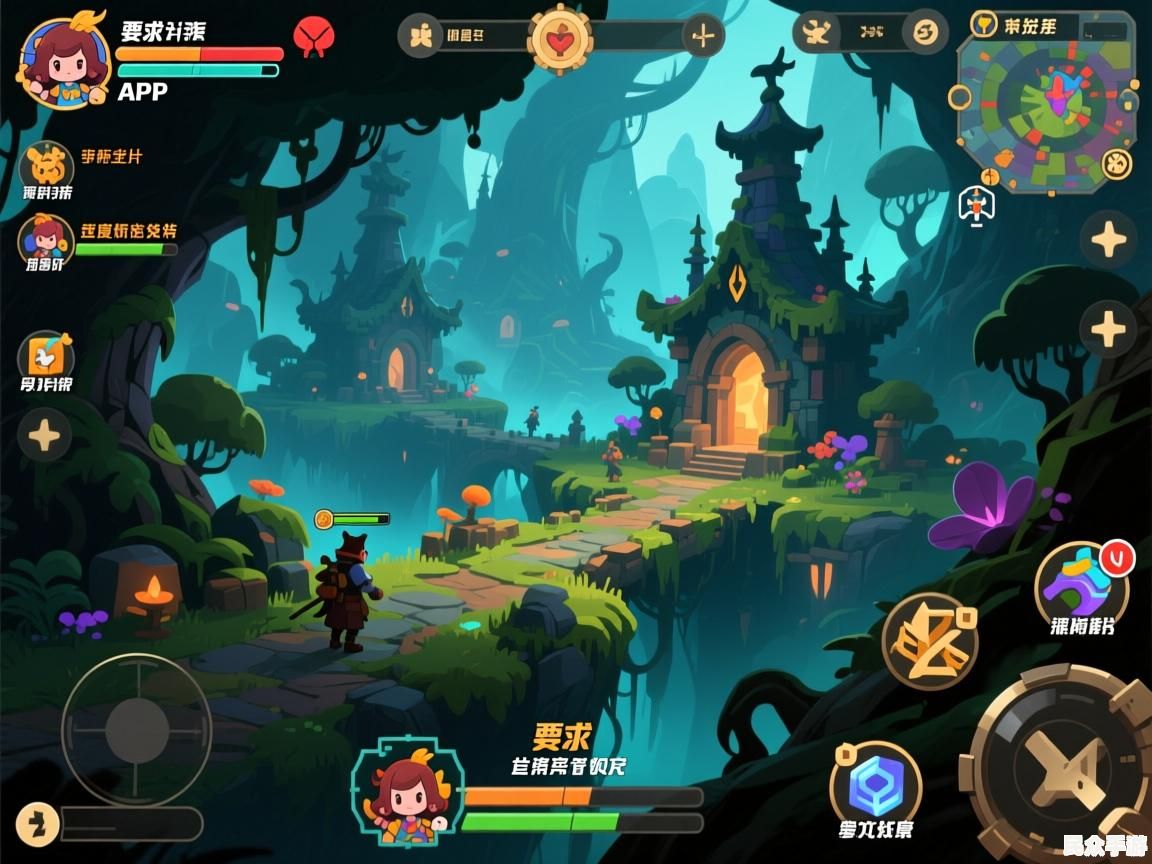Select the orange cat icon
The image size is (1152, 864).
coord(46,162)
